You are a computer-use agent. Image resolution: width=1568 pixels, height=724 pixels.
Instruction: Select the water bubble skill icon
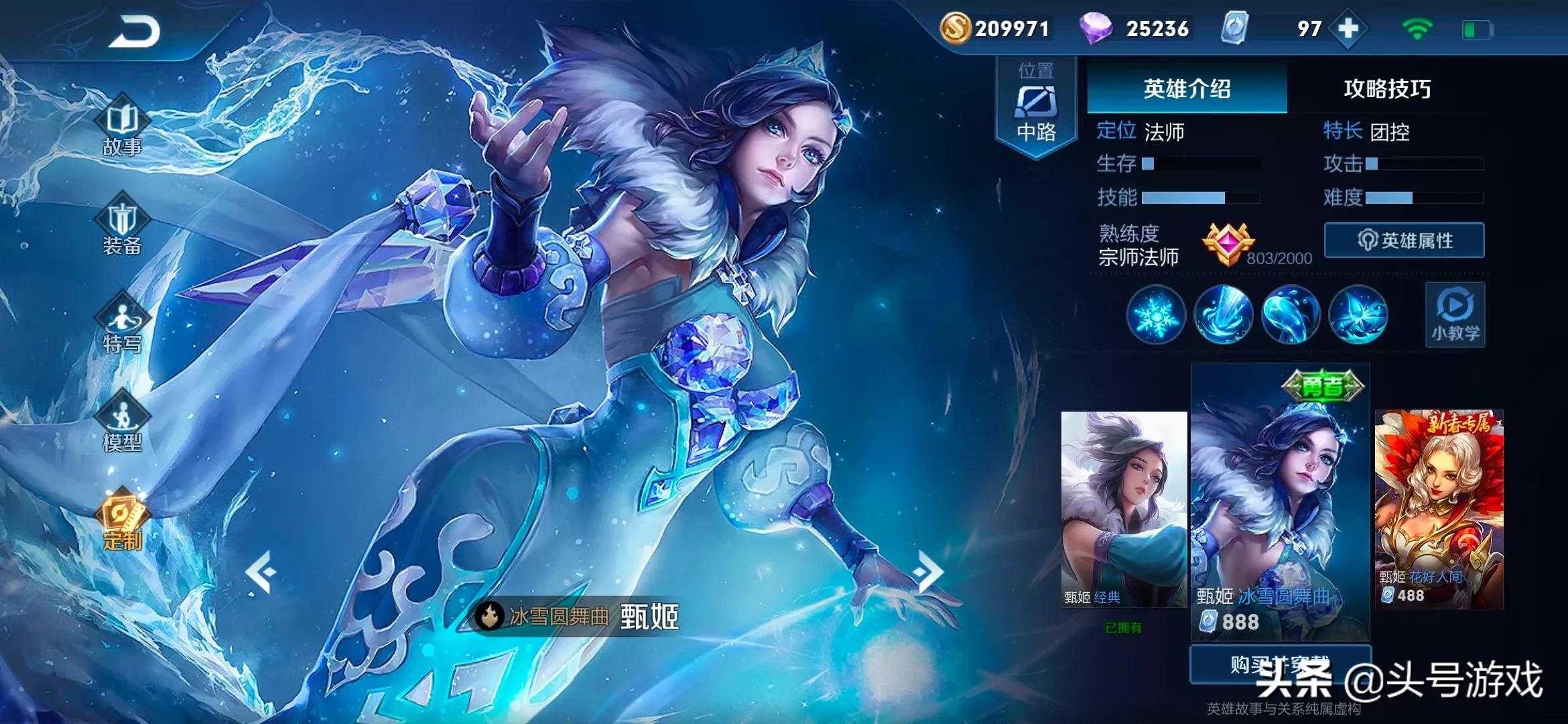1291,315
